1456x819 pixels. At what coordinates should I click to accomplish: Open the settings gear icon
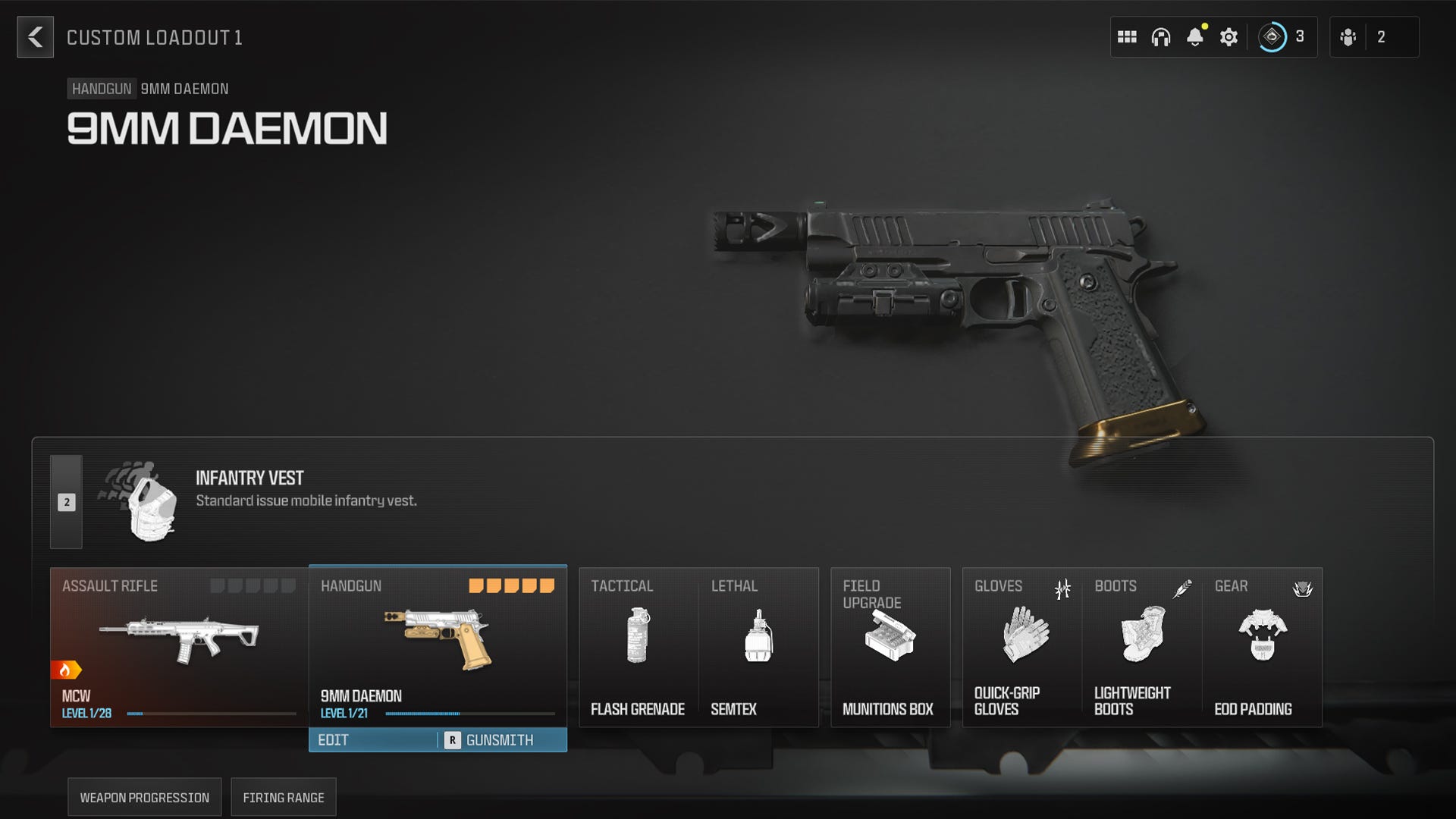point(1229,36)
